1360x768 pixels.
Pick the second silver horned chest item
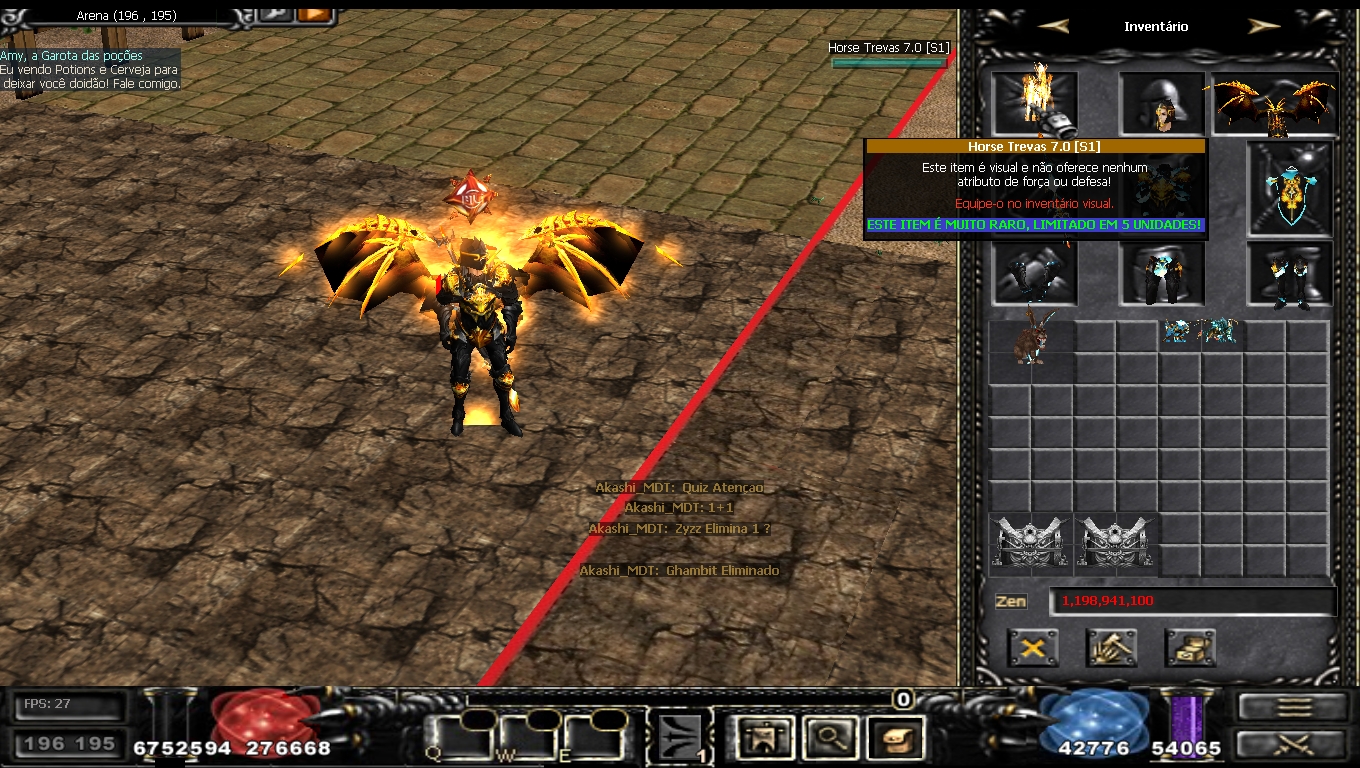tap(1117, 544)
